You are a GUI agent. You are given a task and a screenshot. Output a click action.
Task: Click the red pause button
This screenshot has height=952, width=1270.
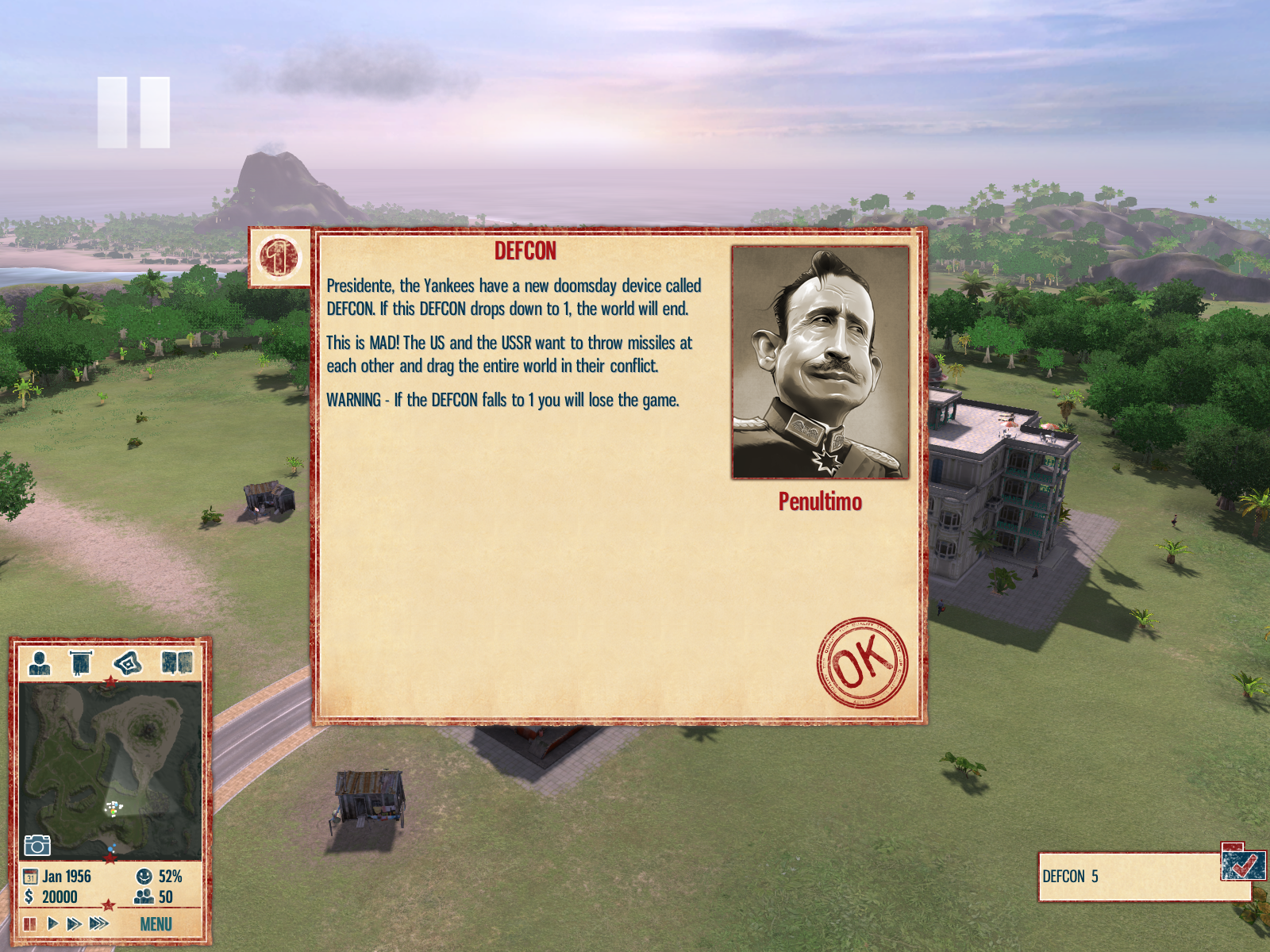point(30,923)
